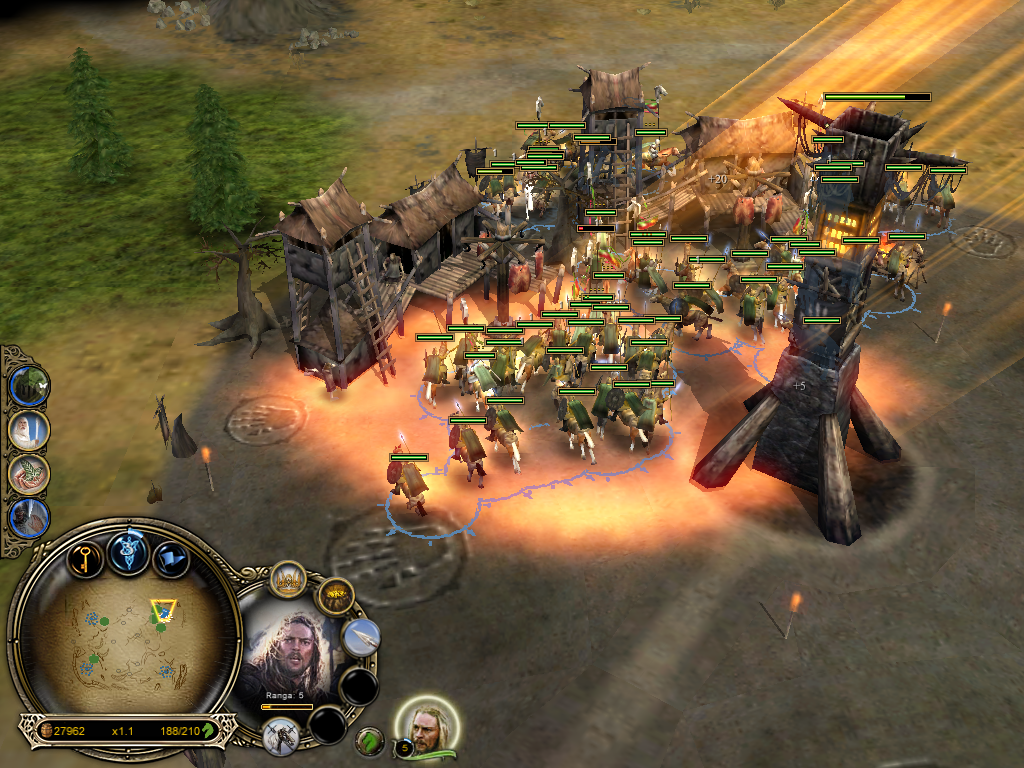The height and width of the screenshot is (768, 1024).
Task: Click the golden key button
Action: (85, 557)
